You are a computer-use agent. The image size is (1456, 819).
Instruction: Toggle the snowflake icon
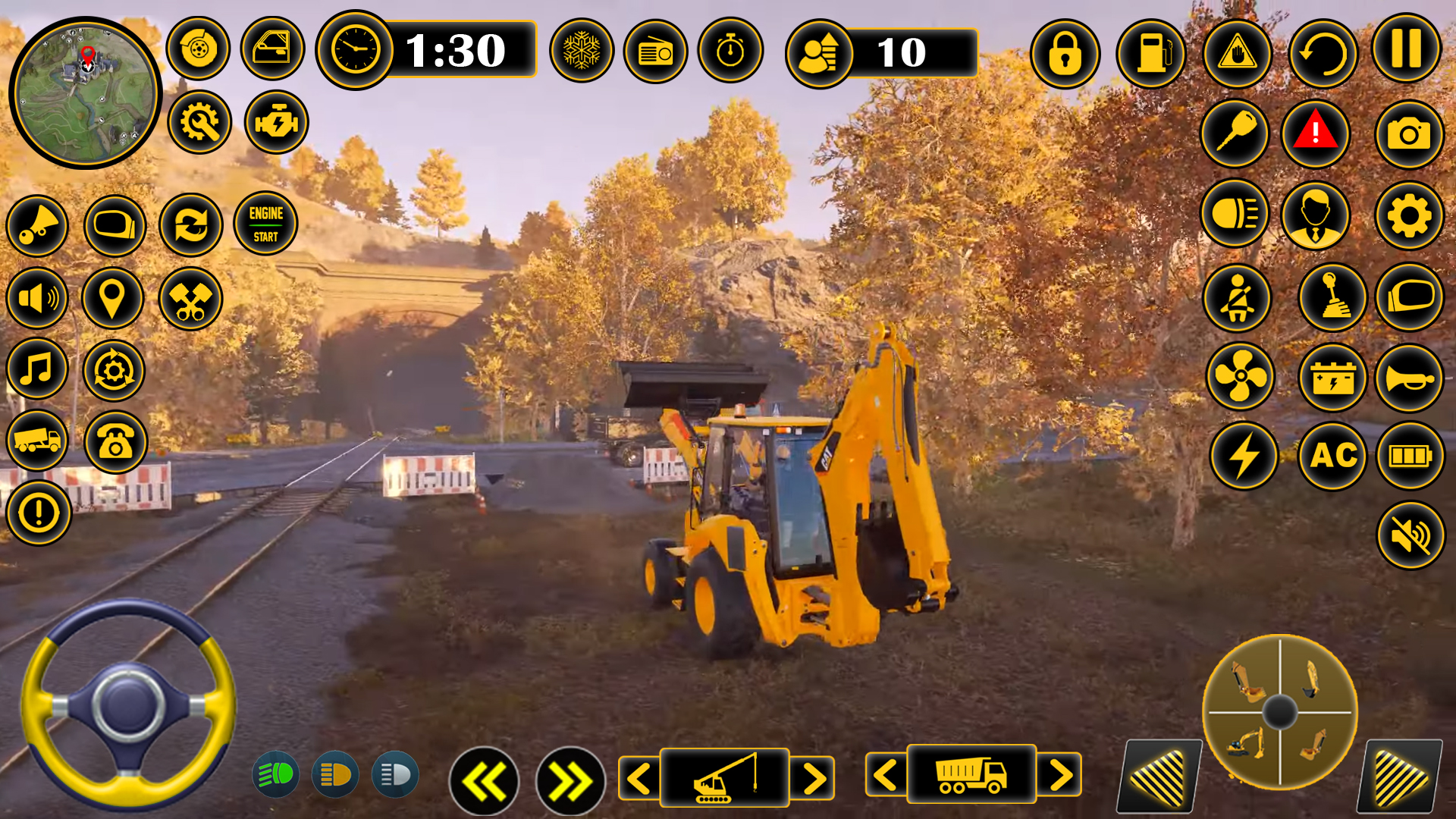[x=582, y=52]
